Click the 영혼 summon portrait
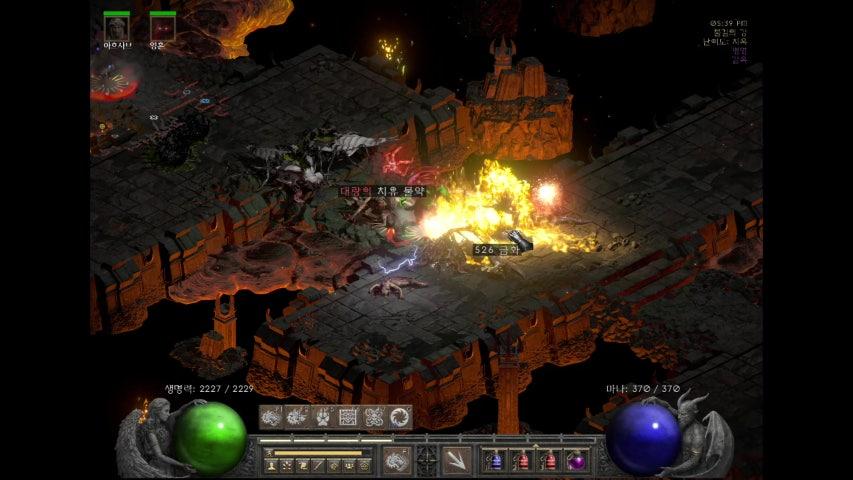The width and height of the screenshot is (853, 480). [x=162, y=27]
